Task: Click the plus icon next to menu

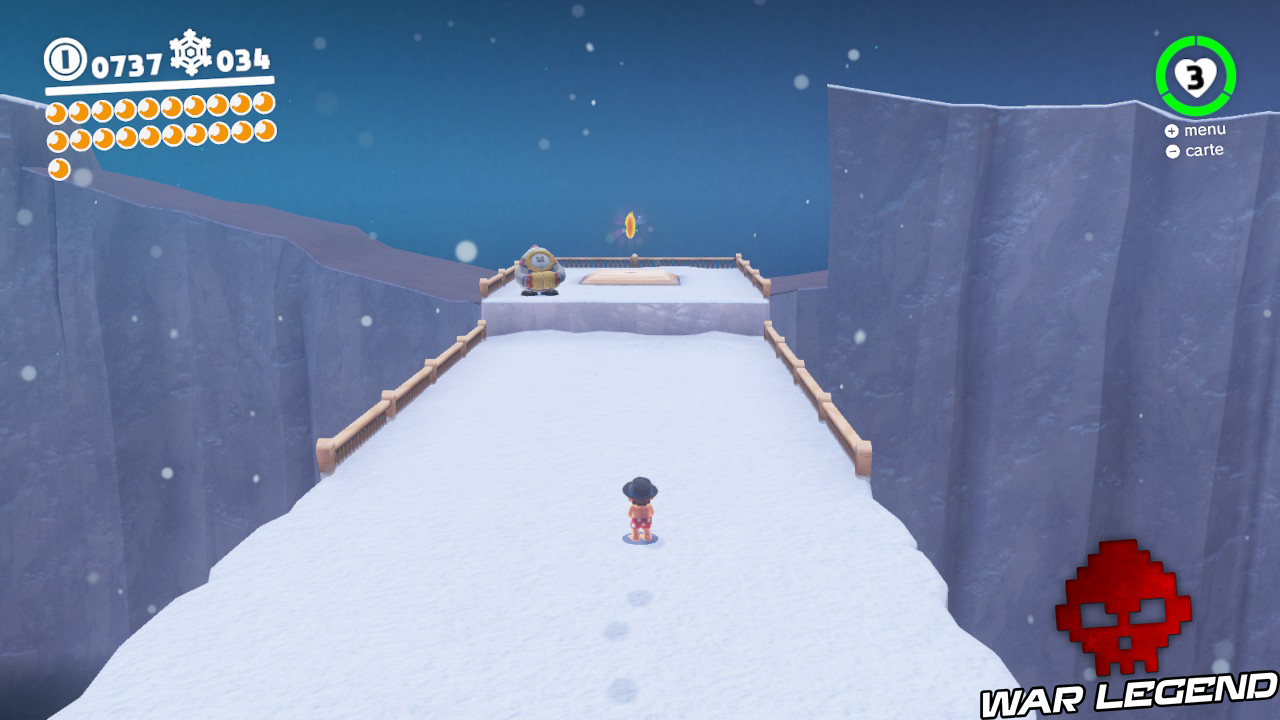Action: [x=1170, y=130]
